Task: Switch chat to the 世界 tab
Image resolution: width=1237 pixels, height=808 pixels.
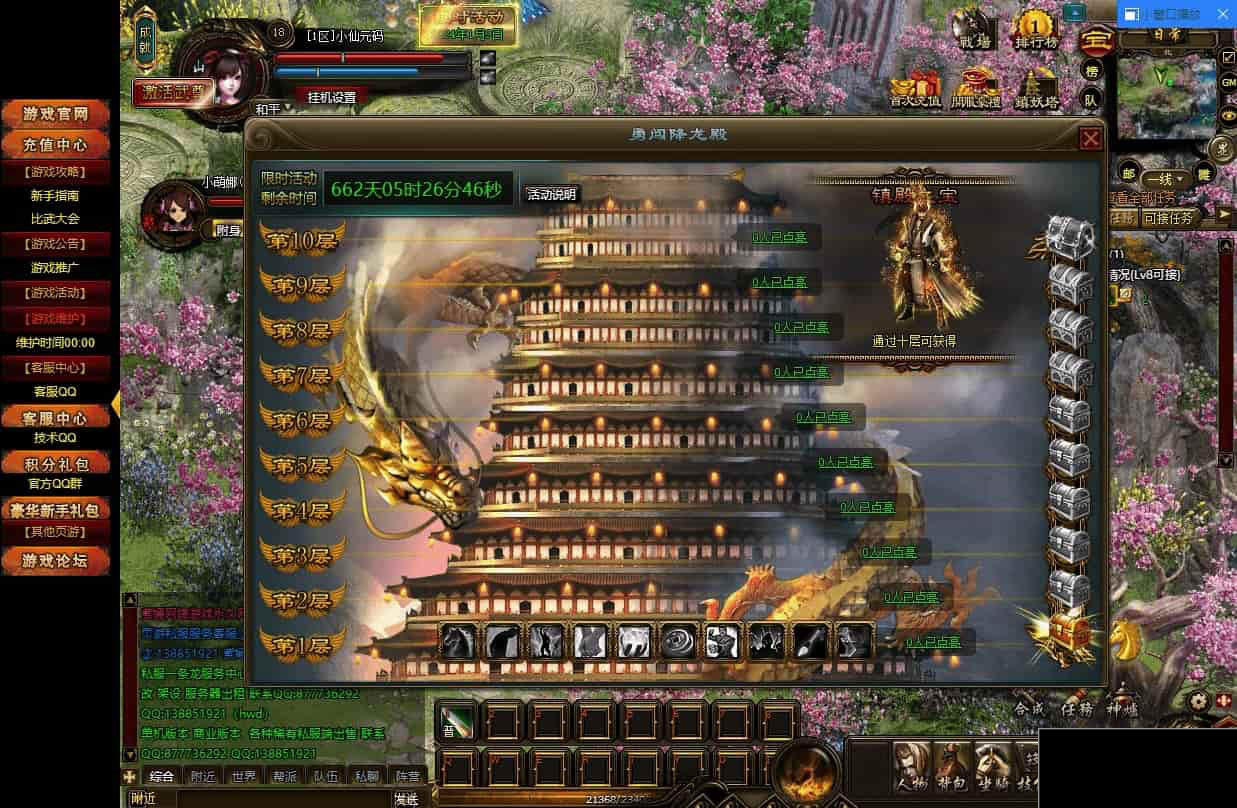Action: pos(243,776)
